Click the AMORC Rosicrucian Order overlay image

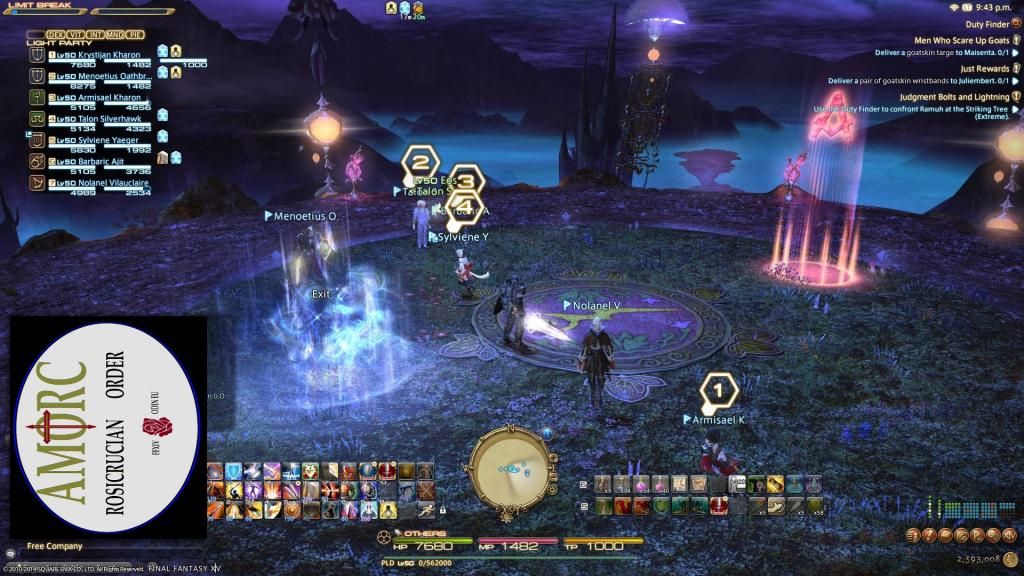point(107,427)
